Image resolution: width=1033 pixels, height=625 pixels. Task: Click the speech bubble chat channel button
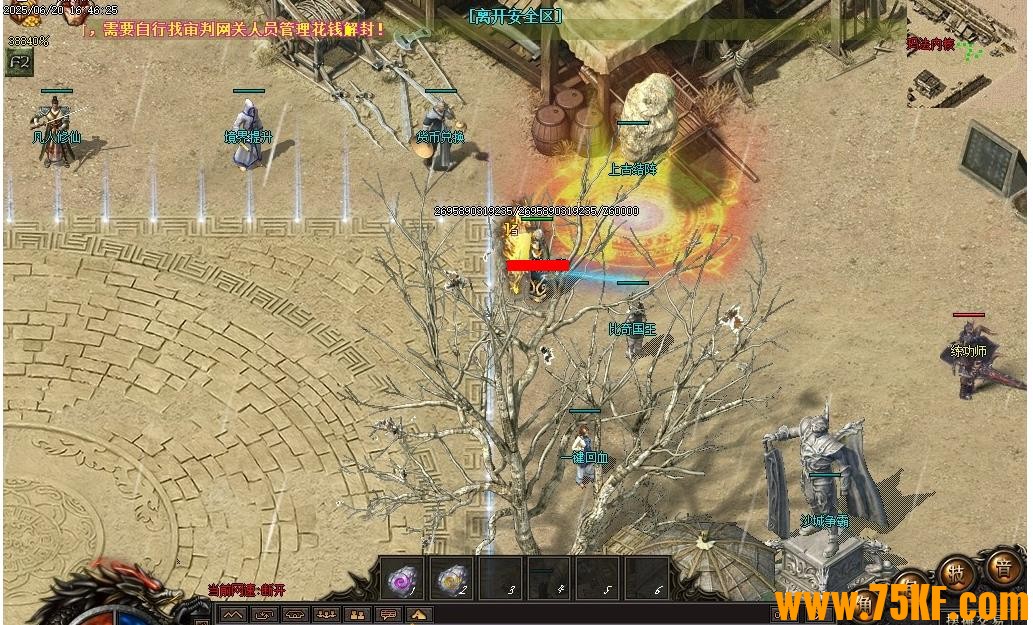click(388, 615)
